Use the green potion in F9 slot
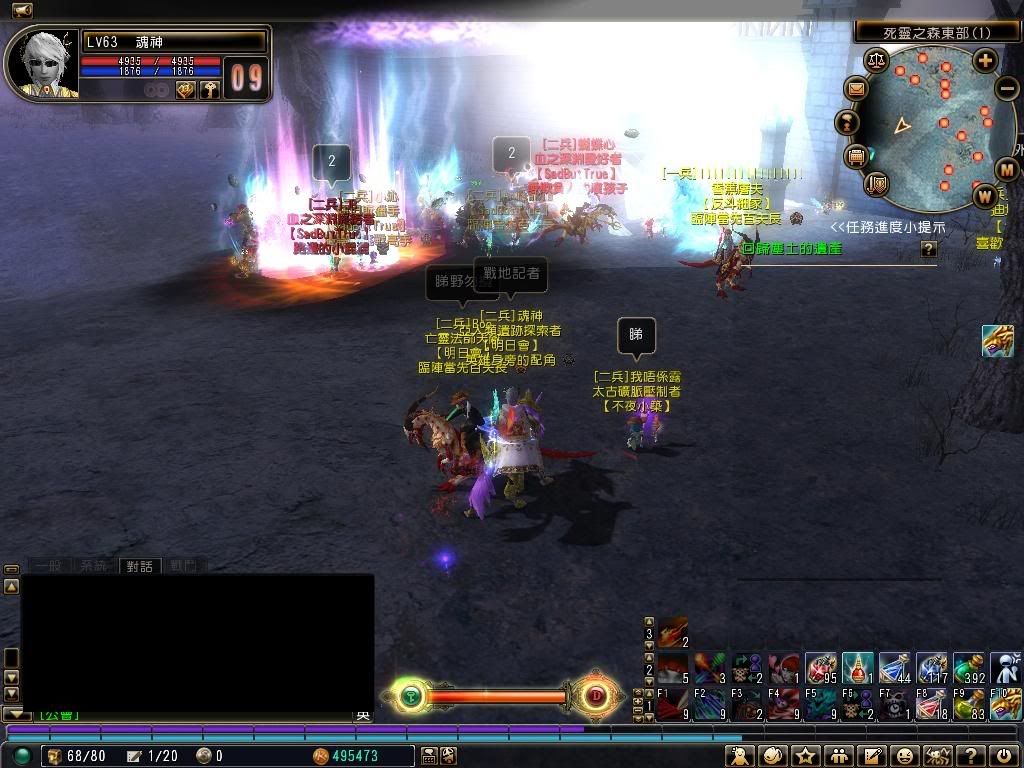1024x768 pixels. click(x=969, y=703)
